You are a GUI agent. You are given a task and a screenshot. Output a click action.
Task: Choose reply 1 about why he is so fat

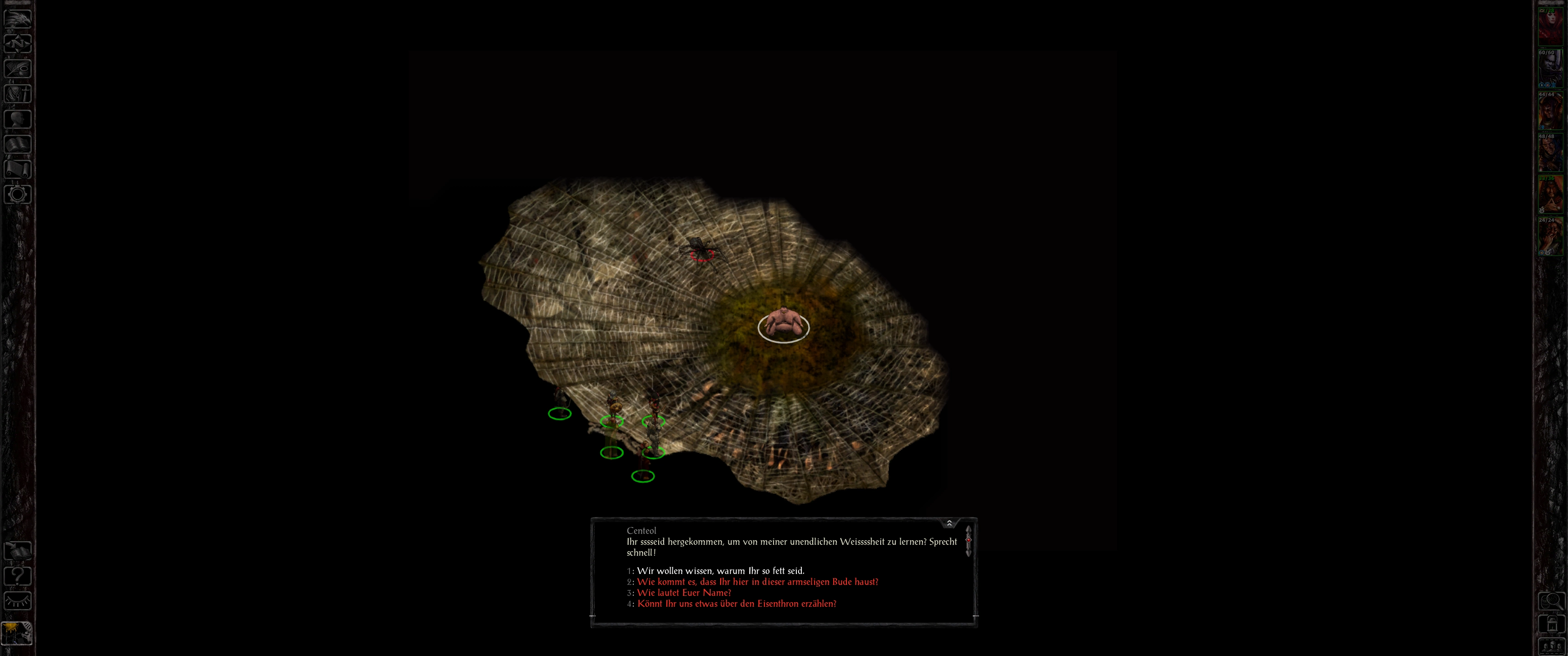pyautogui.click(x=720, y=571)
